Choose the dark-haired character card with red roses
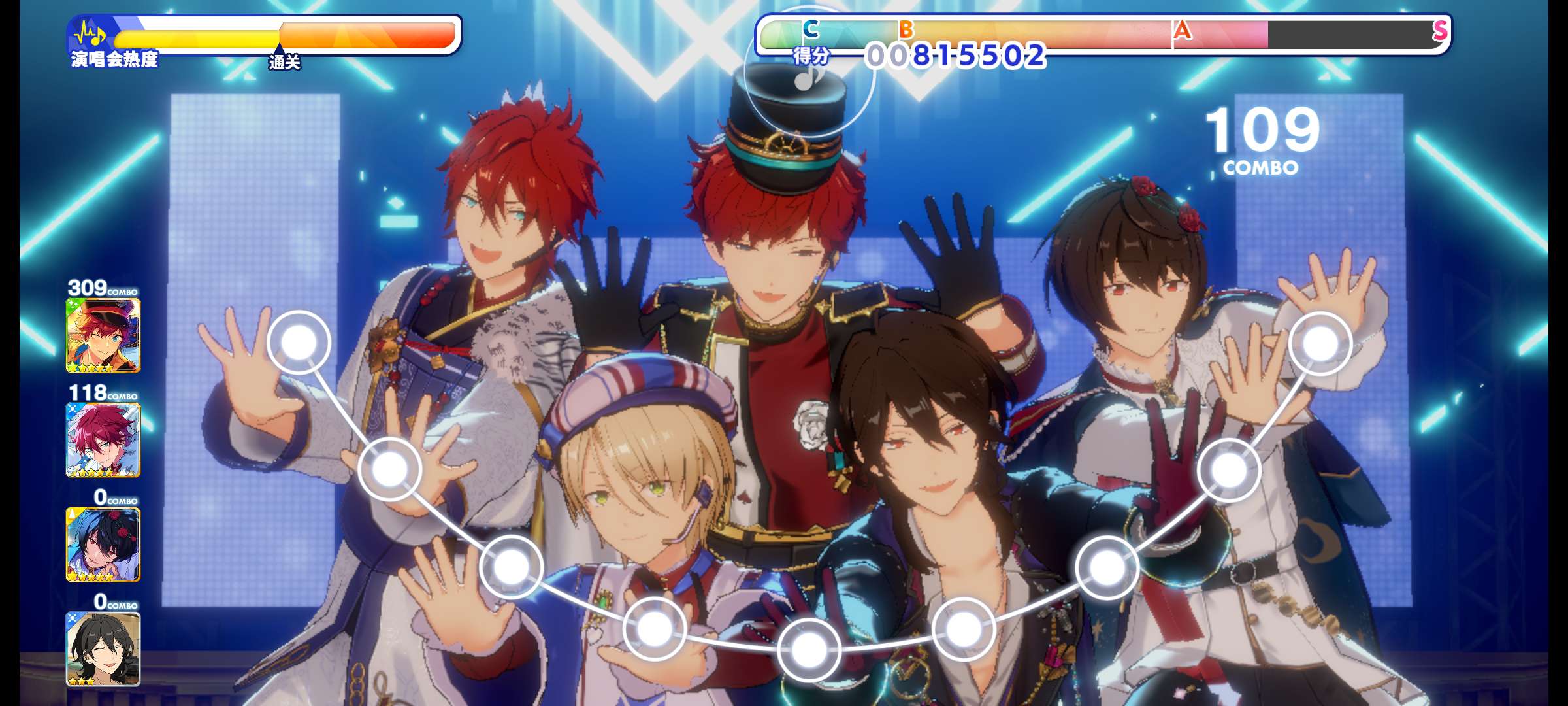This screenshot has width=1568, height=706. (103, 545)
